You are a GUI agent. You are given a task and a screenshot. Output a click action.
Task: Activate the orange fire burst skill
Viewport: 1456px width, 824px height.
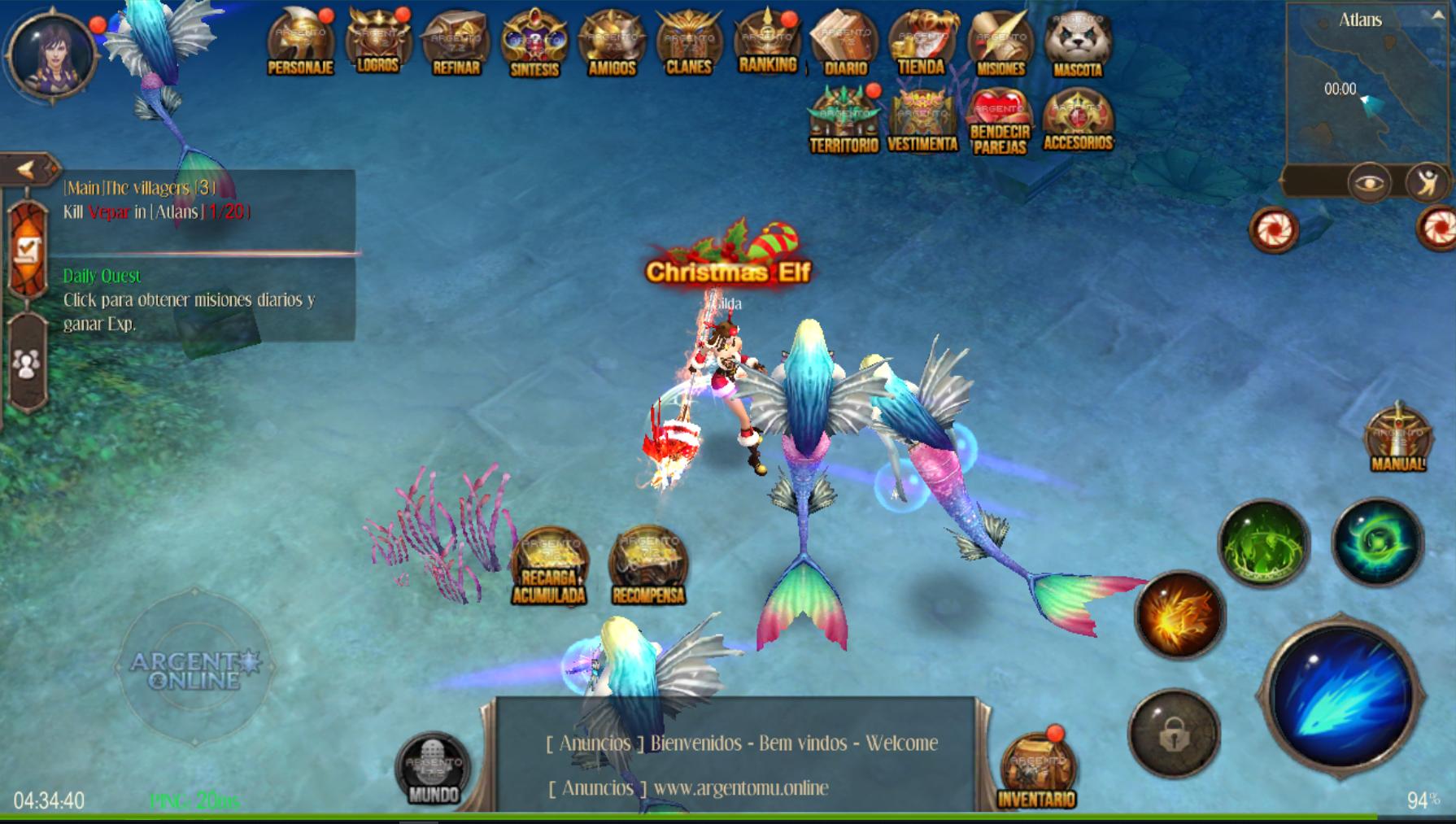(x=1179, y=614)
